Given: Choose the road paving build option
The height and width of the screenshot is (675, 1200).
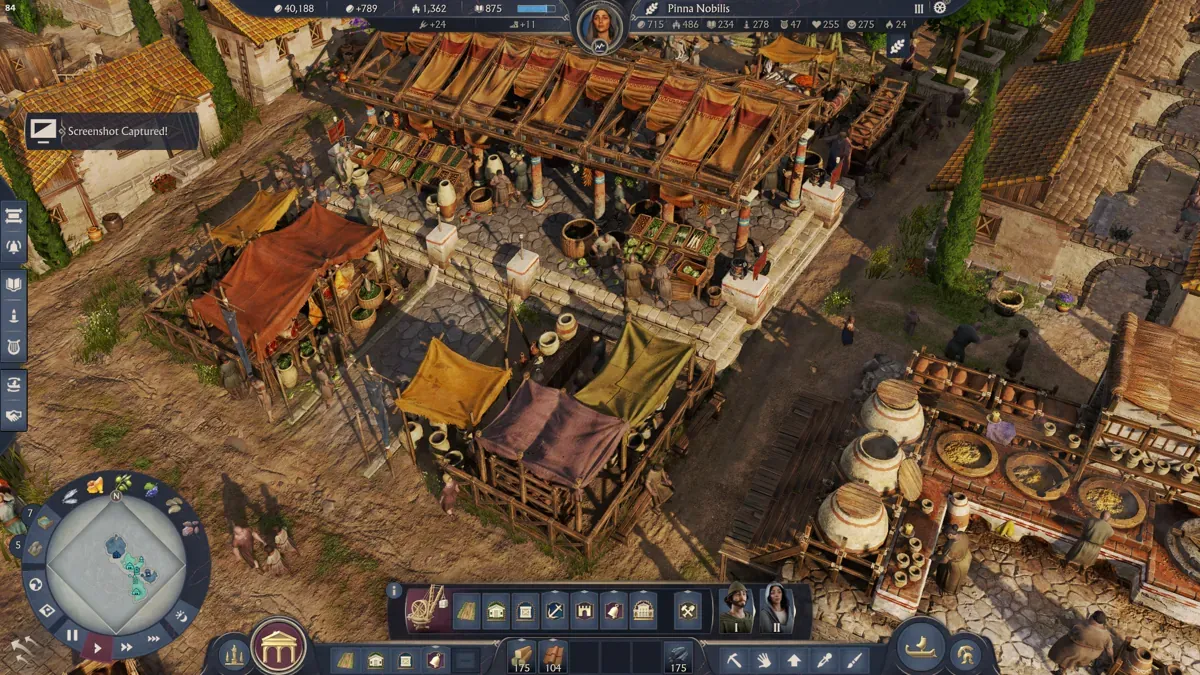Looking at the screenshot, I should coord(467,610).
